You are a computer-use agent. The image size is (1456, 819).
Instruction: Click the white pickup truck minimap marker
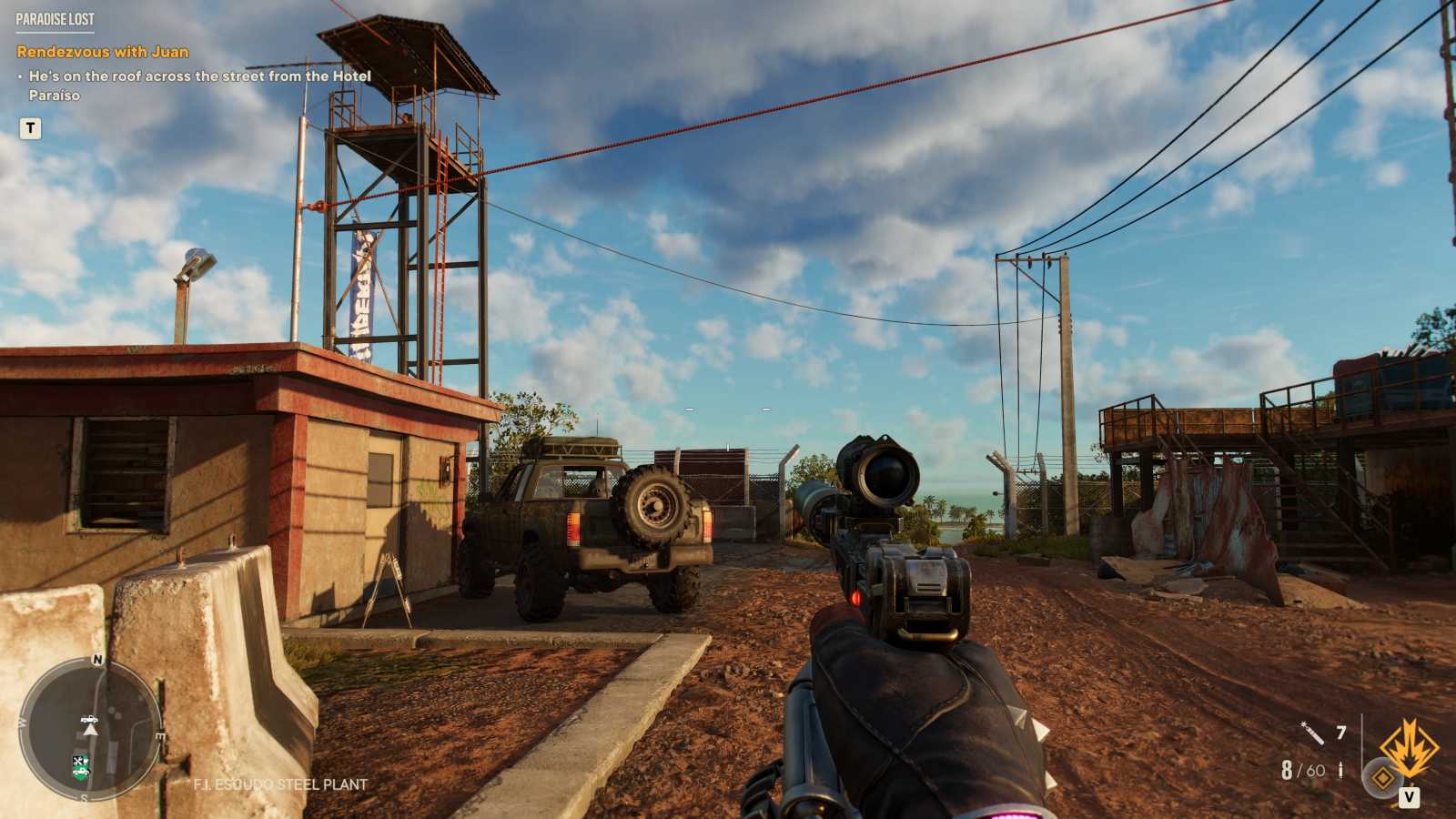click(88, 718)
